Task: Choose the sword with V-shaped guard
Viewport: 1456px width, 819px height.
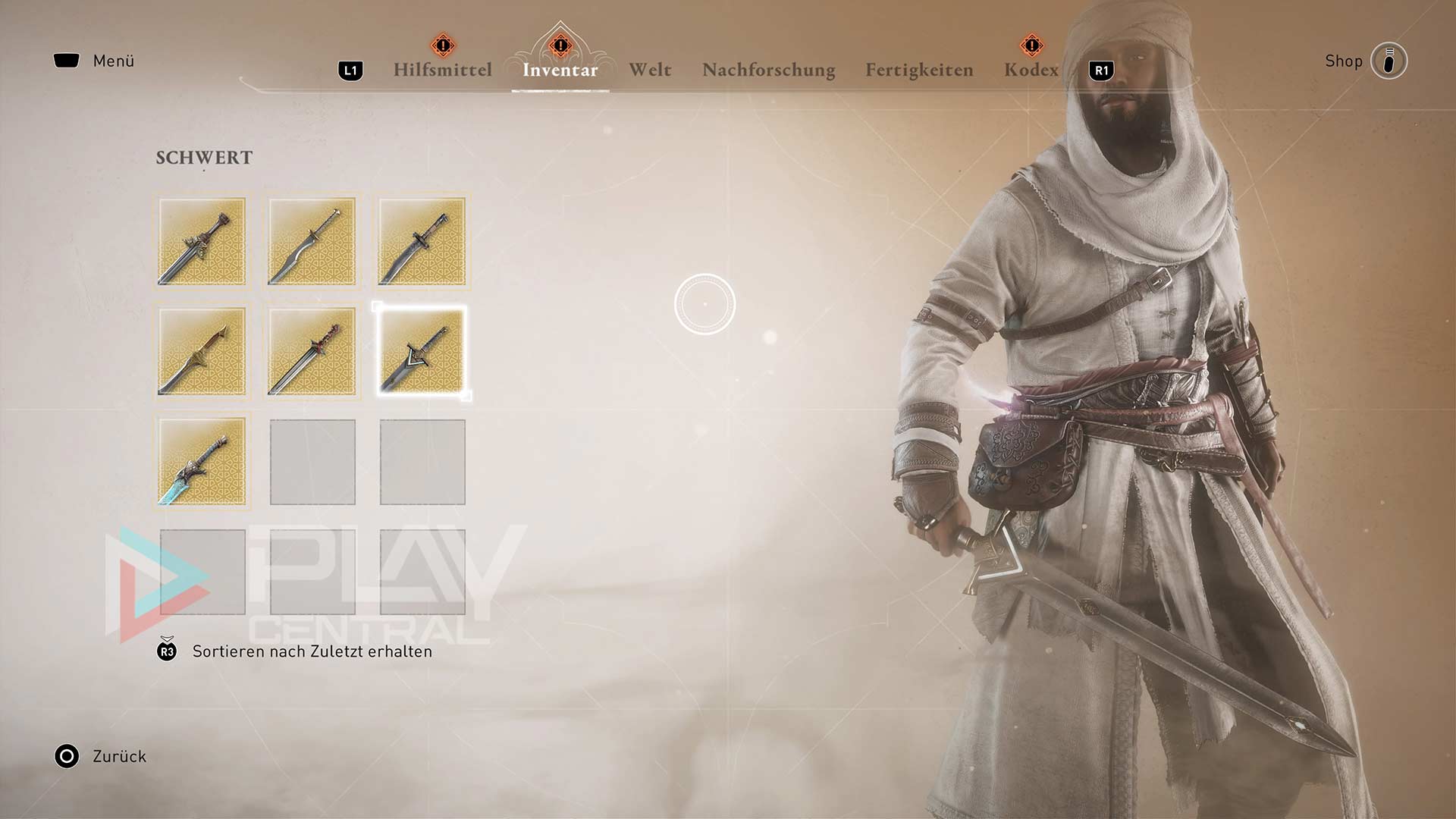Action: 422,352
